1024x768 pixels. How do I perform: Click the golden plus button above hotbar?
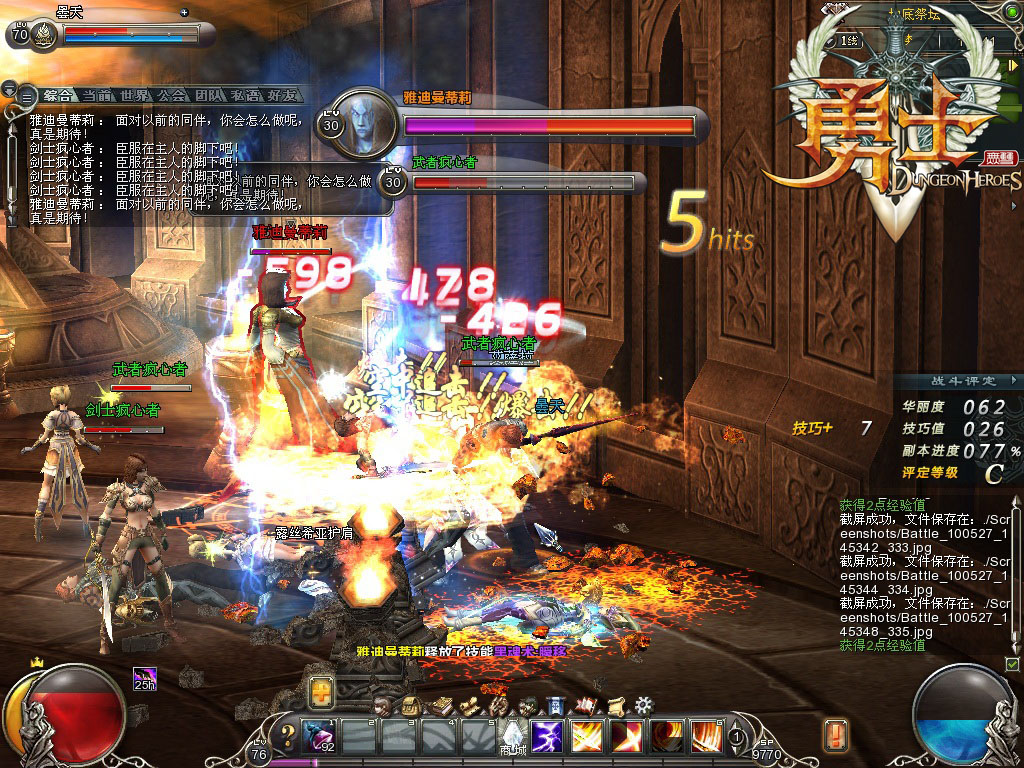(x=322, y=690)
